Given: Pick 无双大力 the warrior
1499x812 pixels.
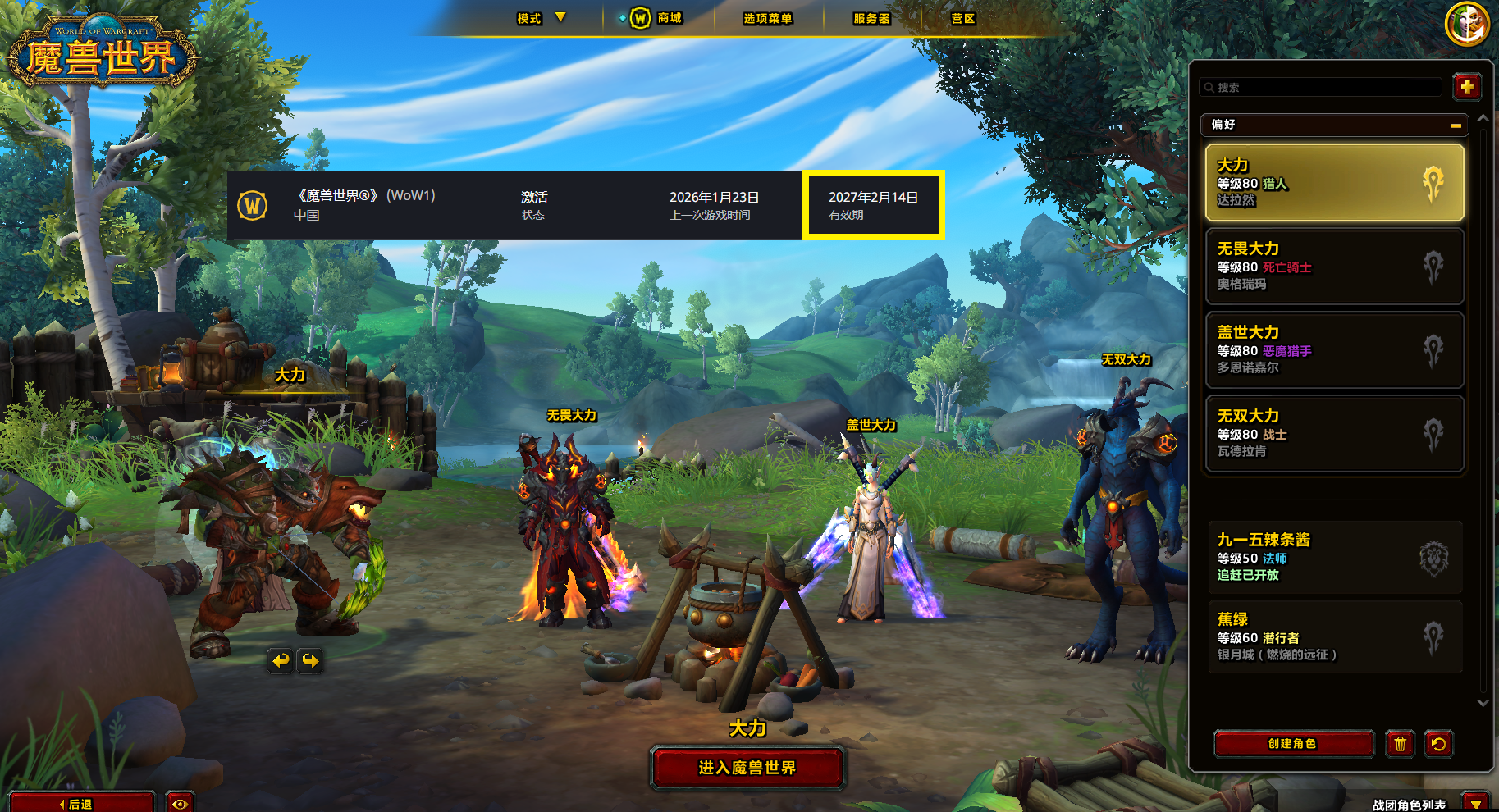Looking at the screenshot, I should [x=1334, y=433].
